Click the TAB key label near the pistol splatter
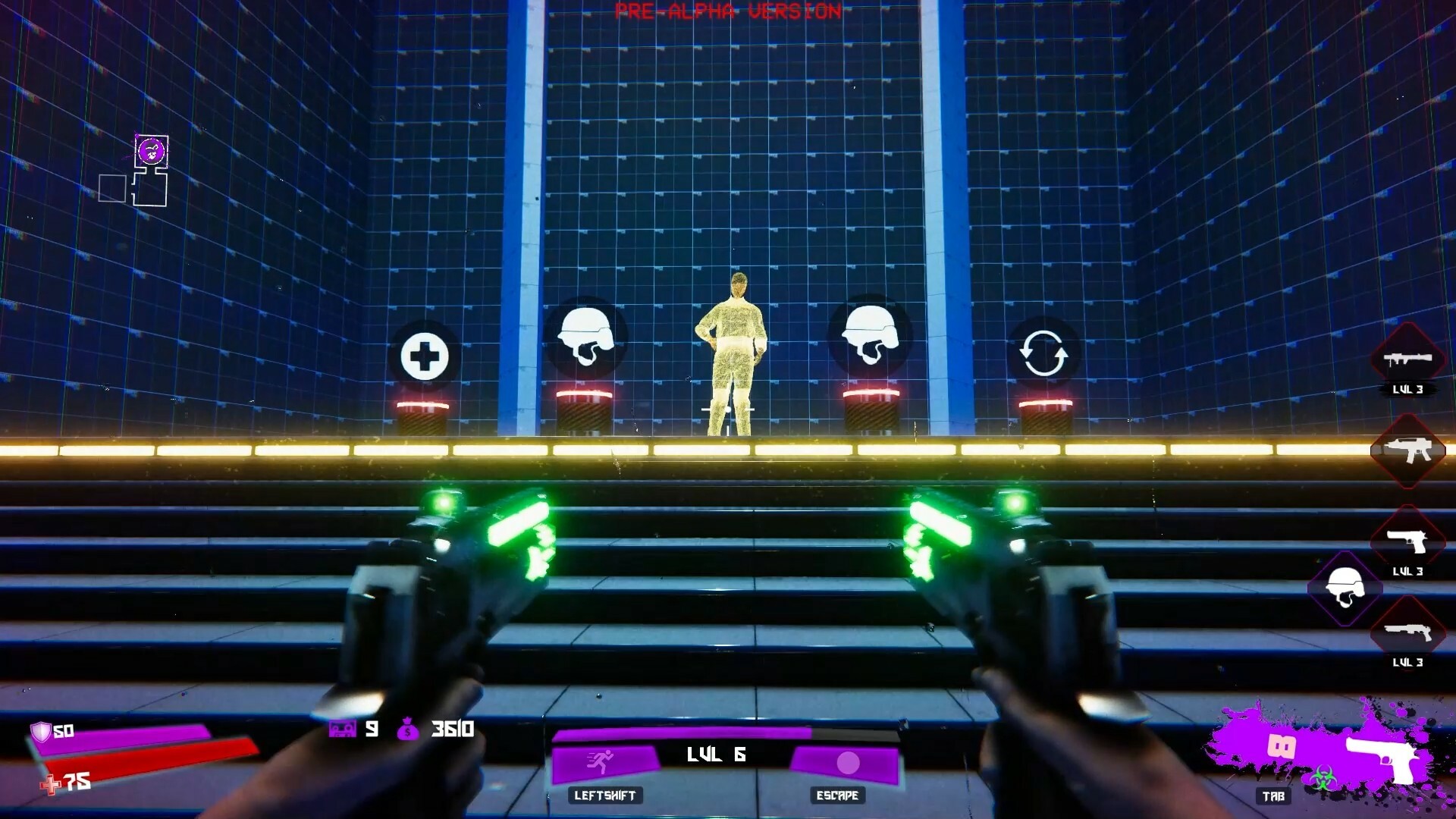1456x819 pixels. click(1274, 797)
